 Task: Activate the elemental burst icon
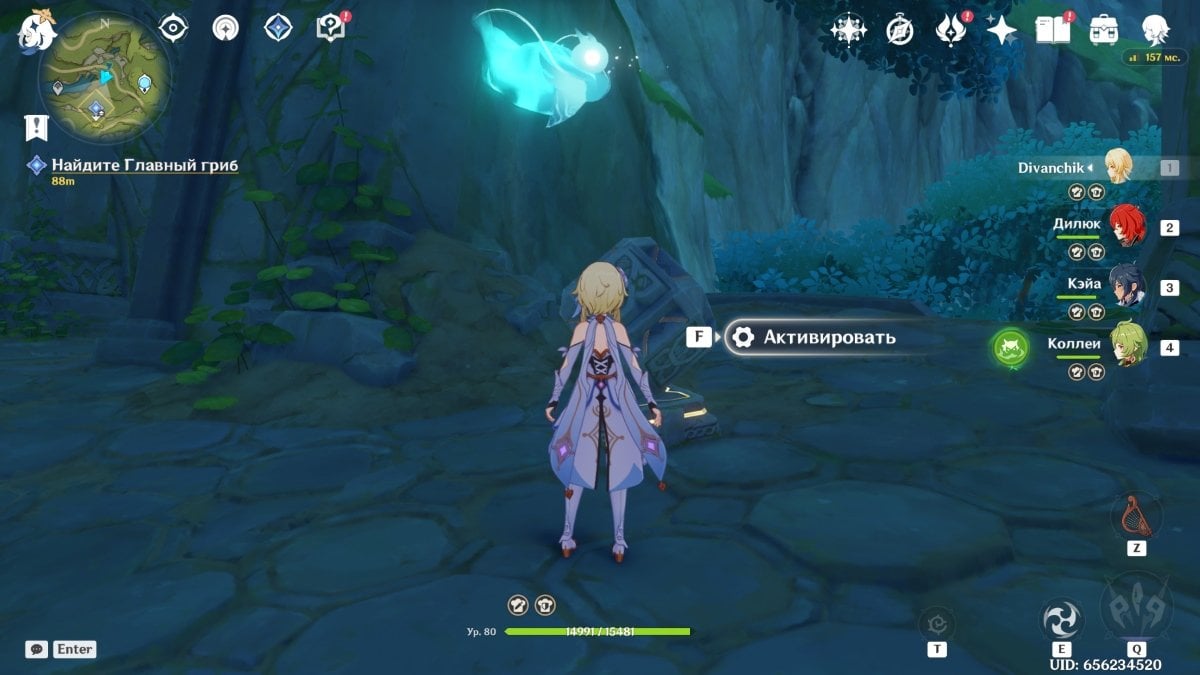[1135, 606]
